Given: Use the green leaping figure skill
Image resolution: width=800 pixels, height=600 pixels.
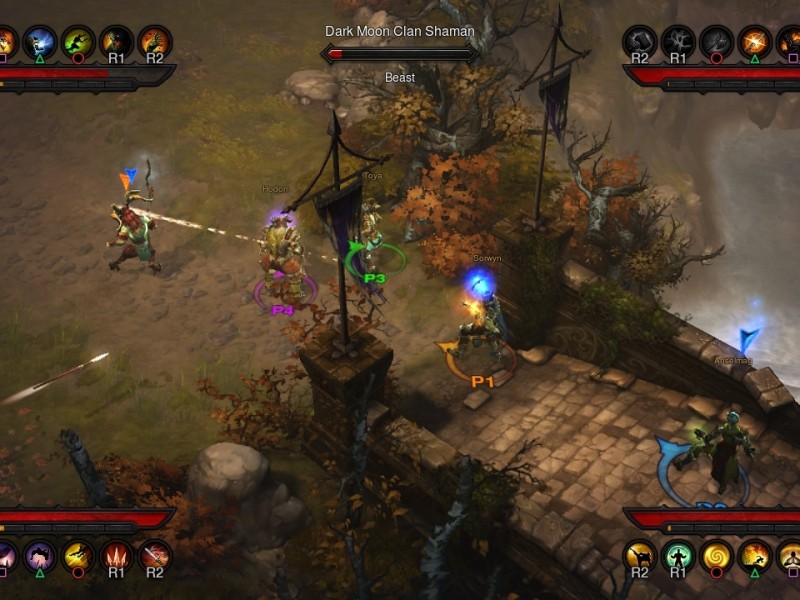Looking at the screenshot, I should click(78, 41).
